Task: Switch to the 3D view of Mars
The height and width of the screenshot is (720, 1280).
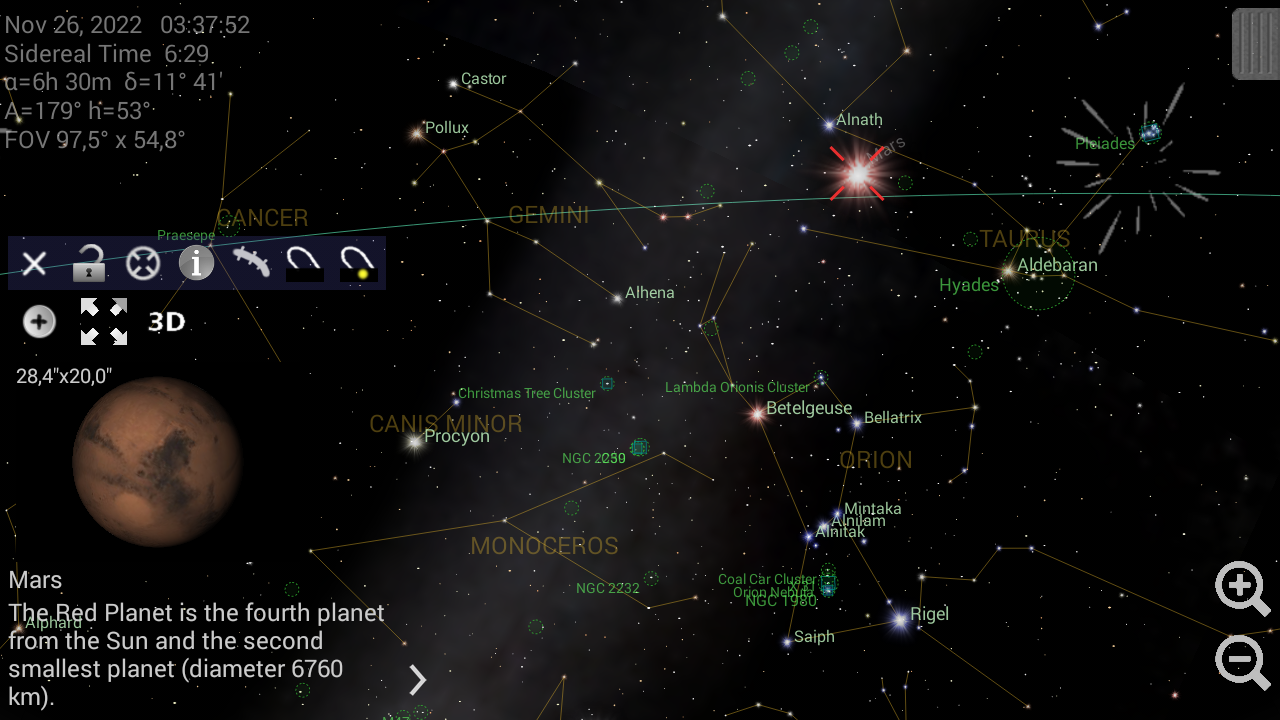Action: tap(167, 321)
